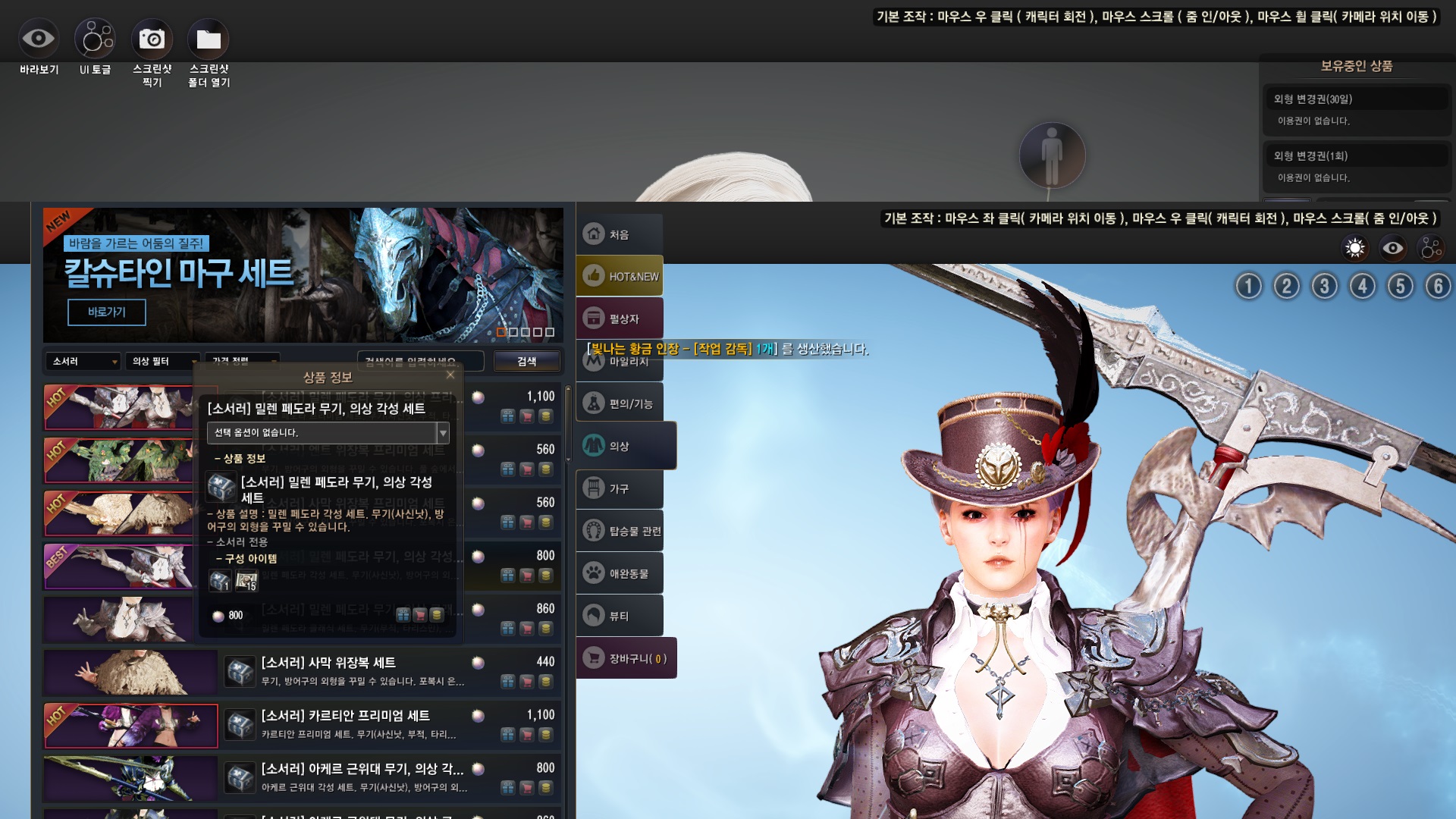The width and height of the screenshot is (1456, 819).
Task: Open the 애완동물 pet category
Action: click(x=620, y=574)
